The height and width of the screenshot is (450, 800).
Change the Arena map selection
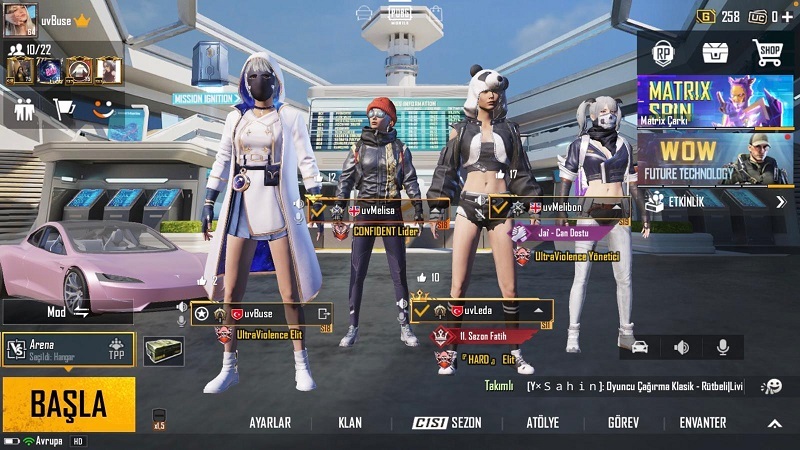pos(68,349)
